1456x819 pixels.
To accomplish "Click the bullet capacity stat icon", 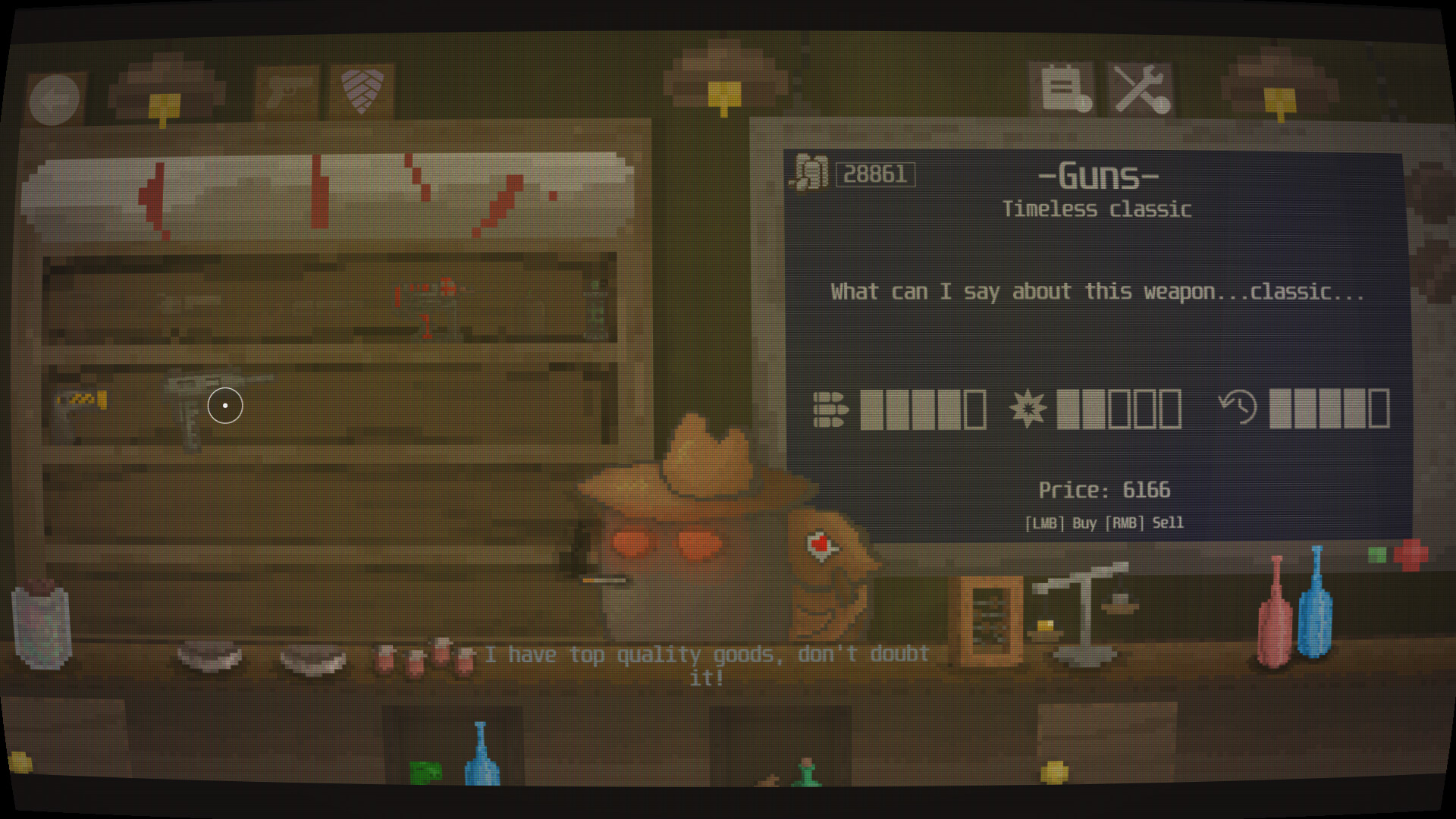I will [831, 409].
